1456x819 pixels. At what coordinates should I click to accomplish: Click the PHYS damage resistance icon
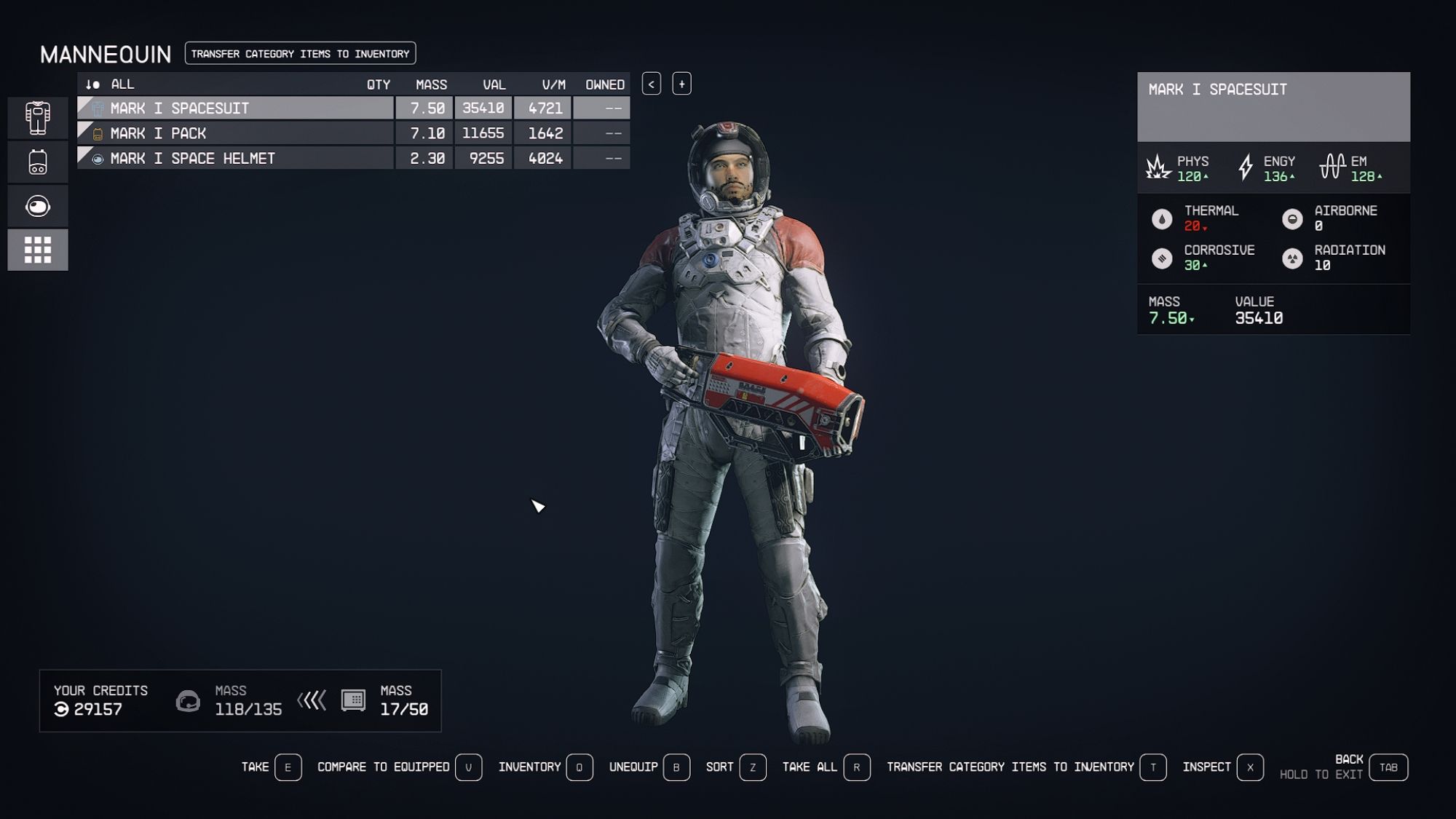1156,168
